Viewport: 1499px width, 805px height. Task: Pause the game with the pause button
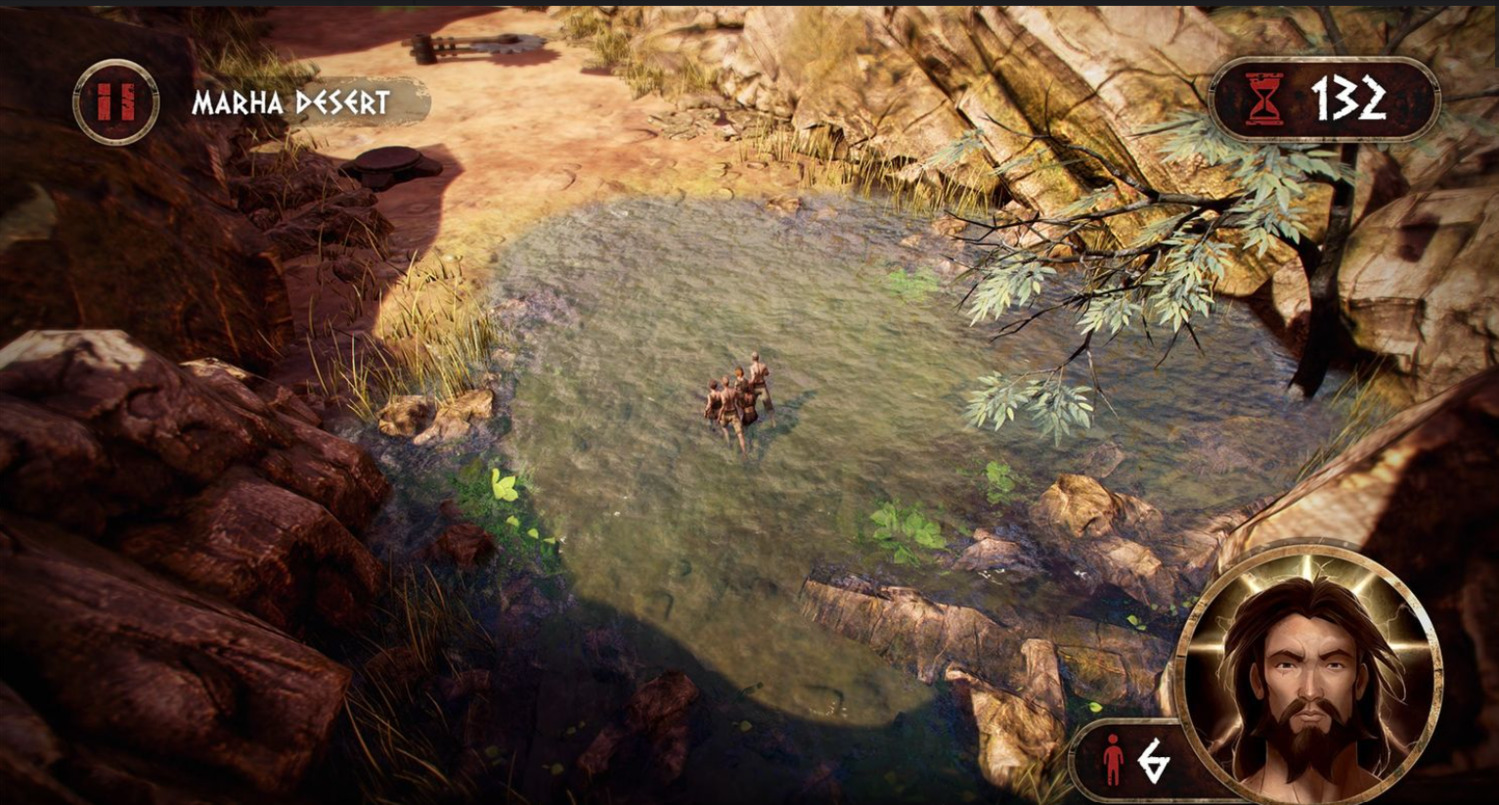point(116,102)
